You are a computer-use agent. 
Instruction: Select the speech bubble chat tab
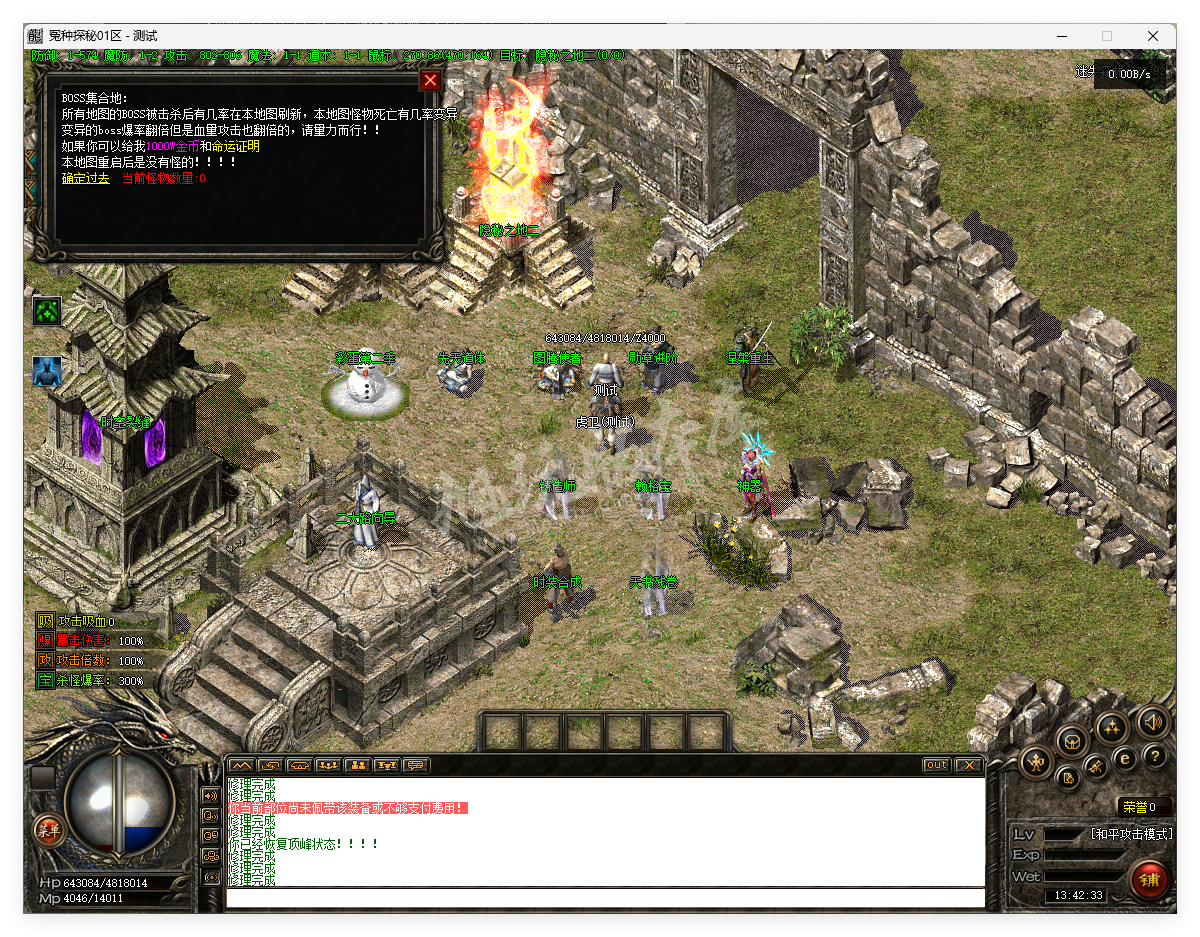coord(415,765)
